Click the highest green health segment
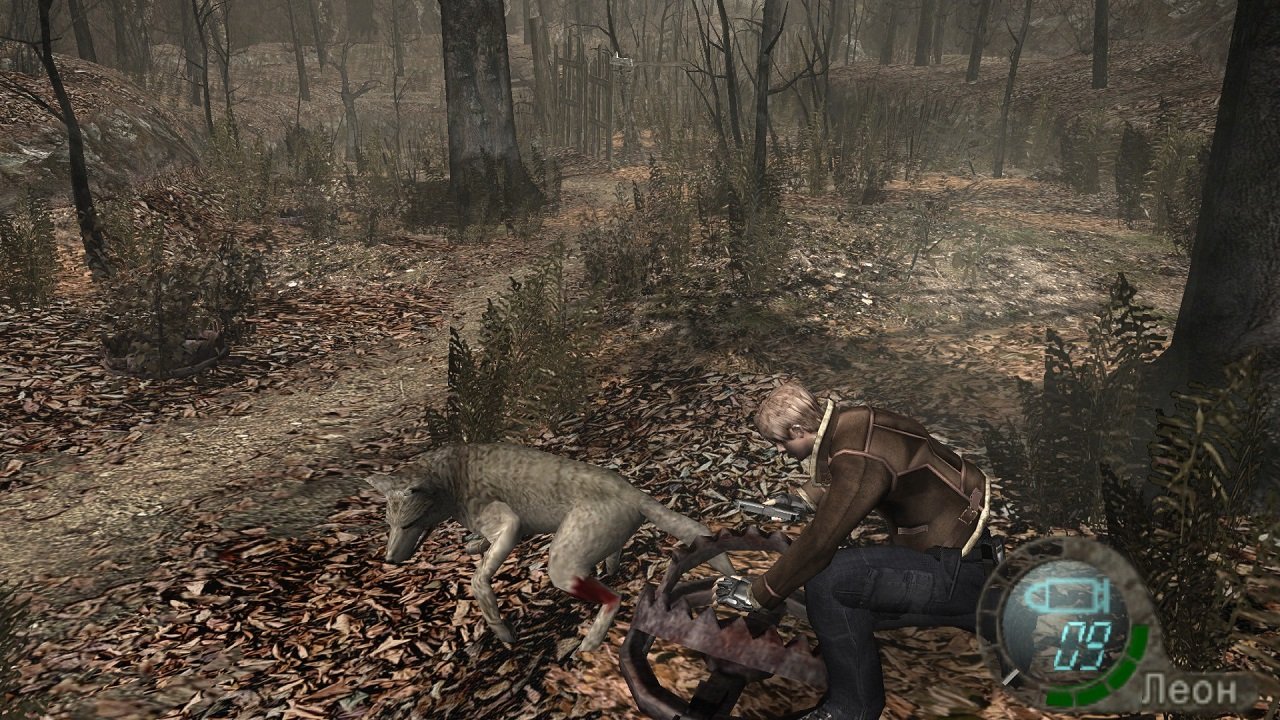Viewport: 1280px width, 720px height. [1138, 635]
